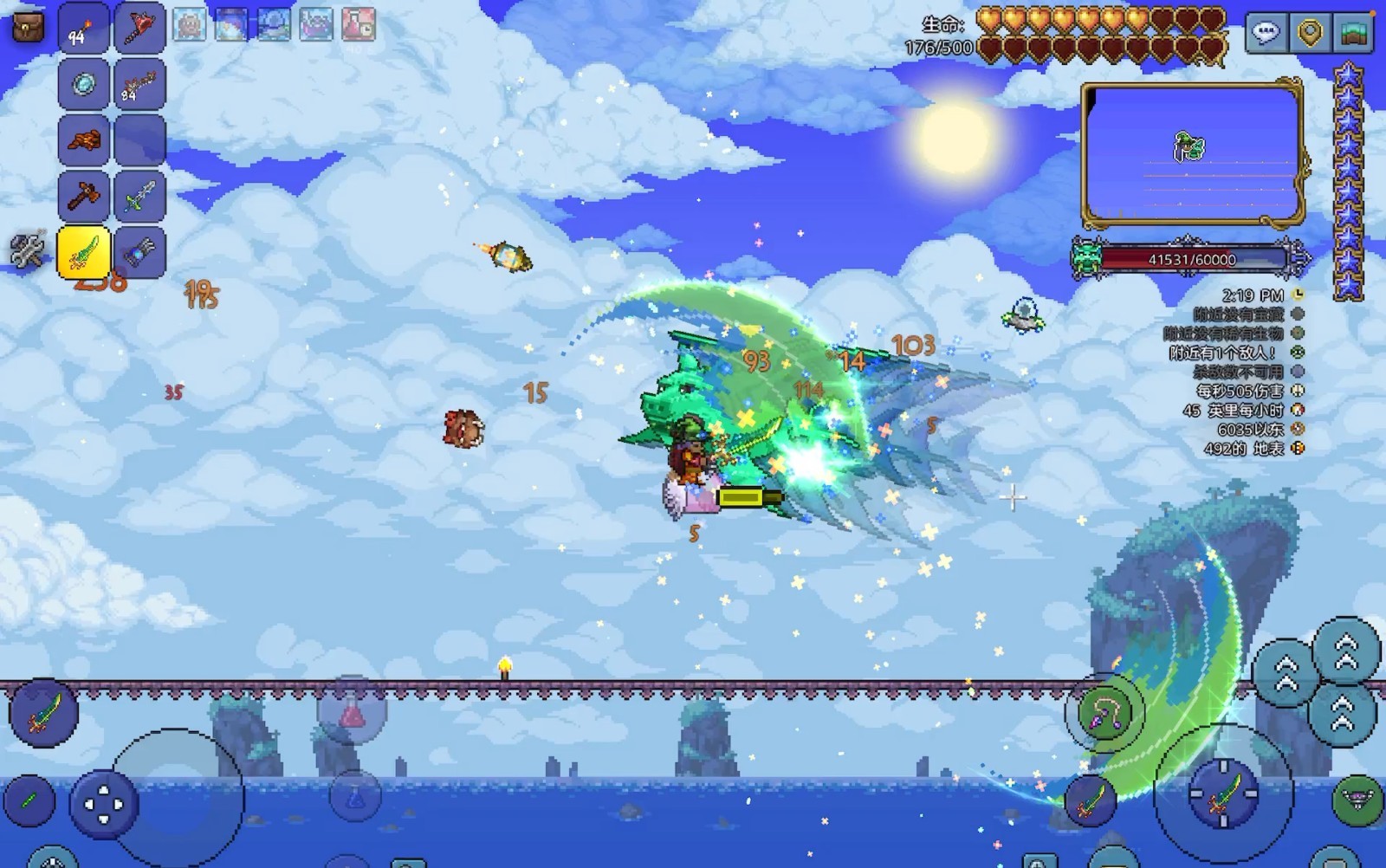Open the leather bag inventory

pos(28,26)
